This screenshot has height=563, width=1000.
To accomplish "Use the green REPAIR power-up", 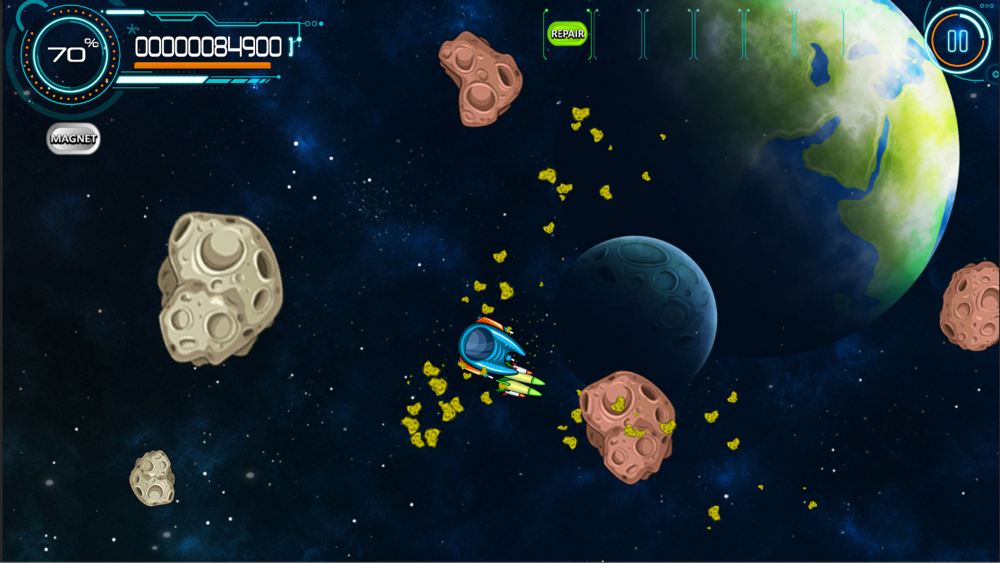I will click(567, 33).
